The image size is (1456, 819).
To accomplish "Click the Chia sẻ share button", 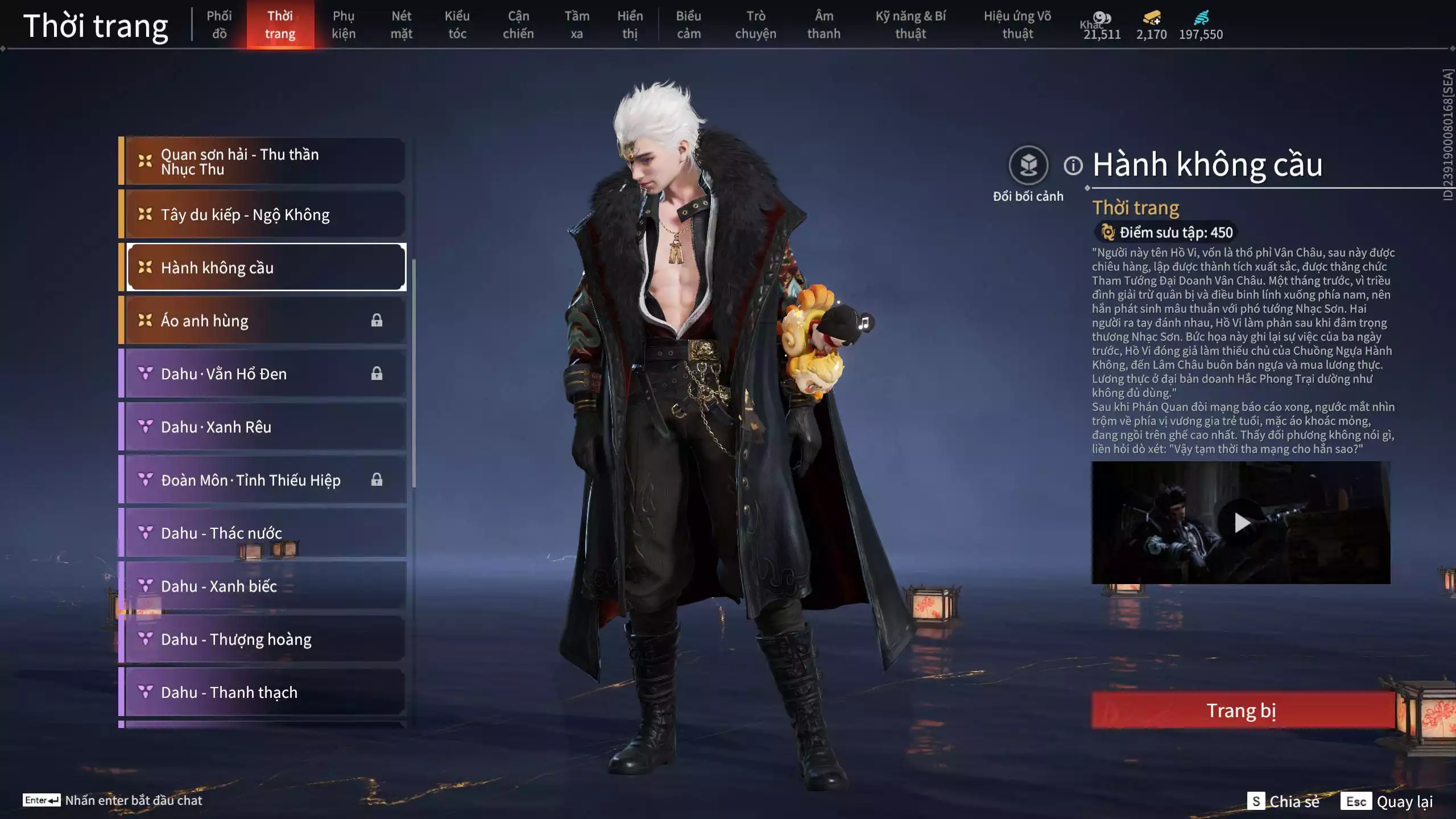I will click(x=1283, y=801).
